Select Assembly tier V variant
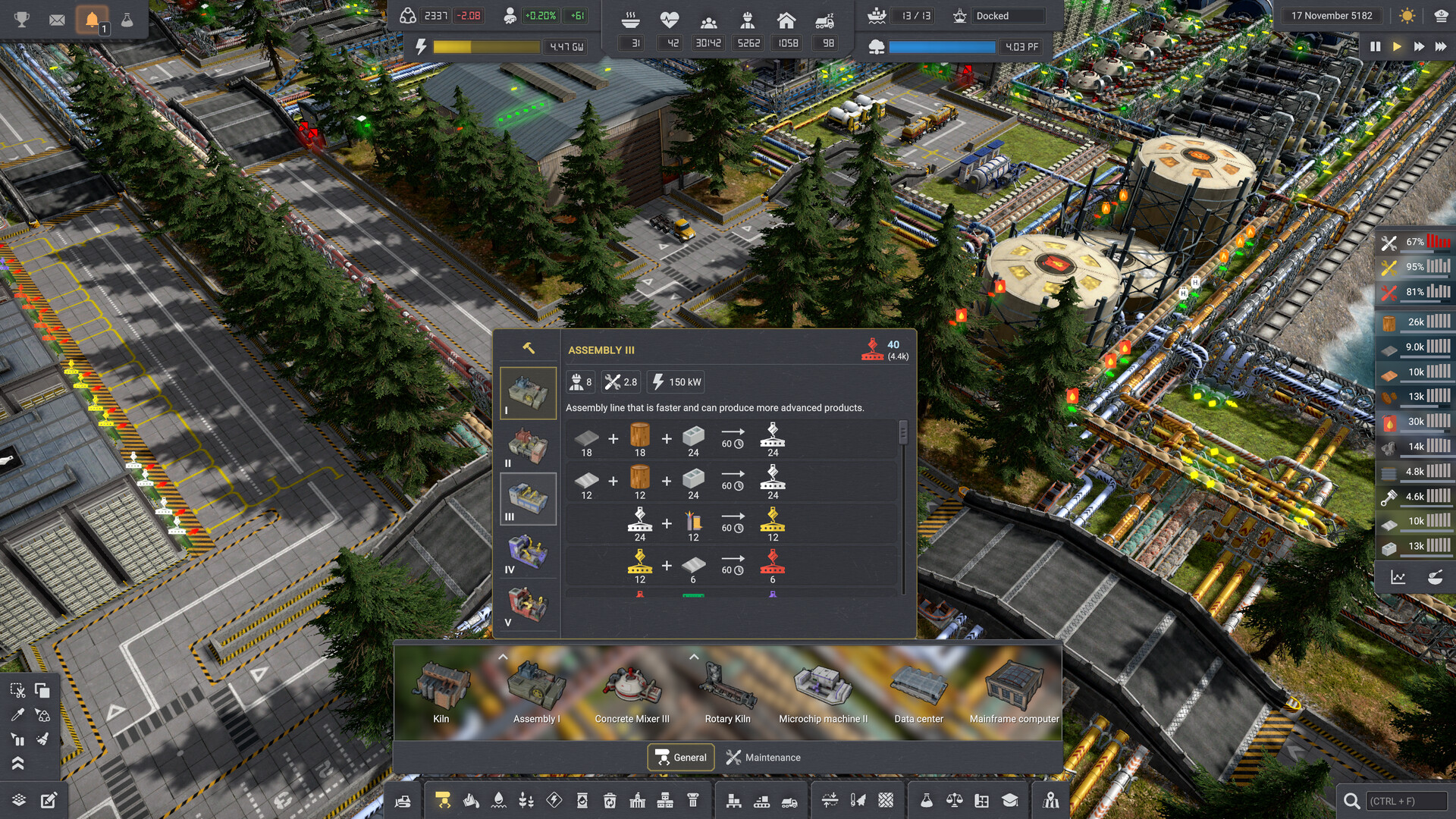1456x819 pixels. point(528,605)
